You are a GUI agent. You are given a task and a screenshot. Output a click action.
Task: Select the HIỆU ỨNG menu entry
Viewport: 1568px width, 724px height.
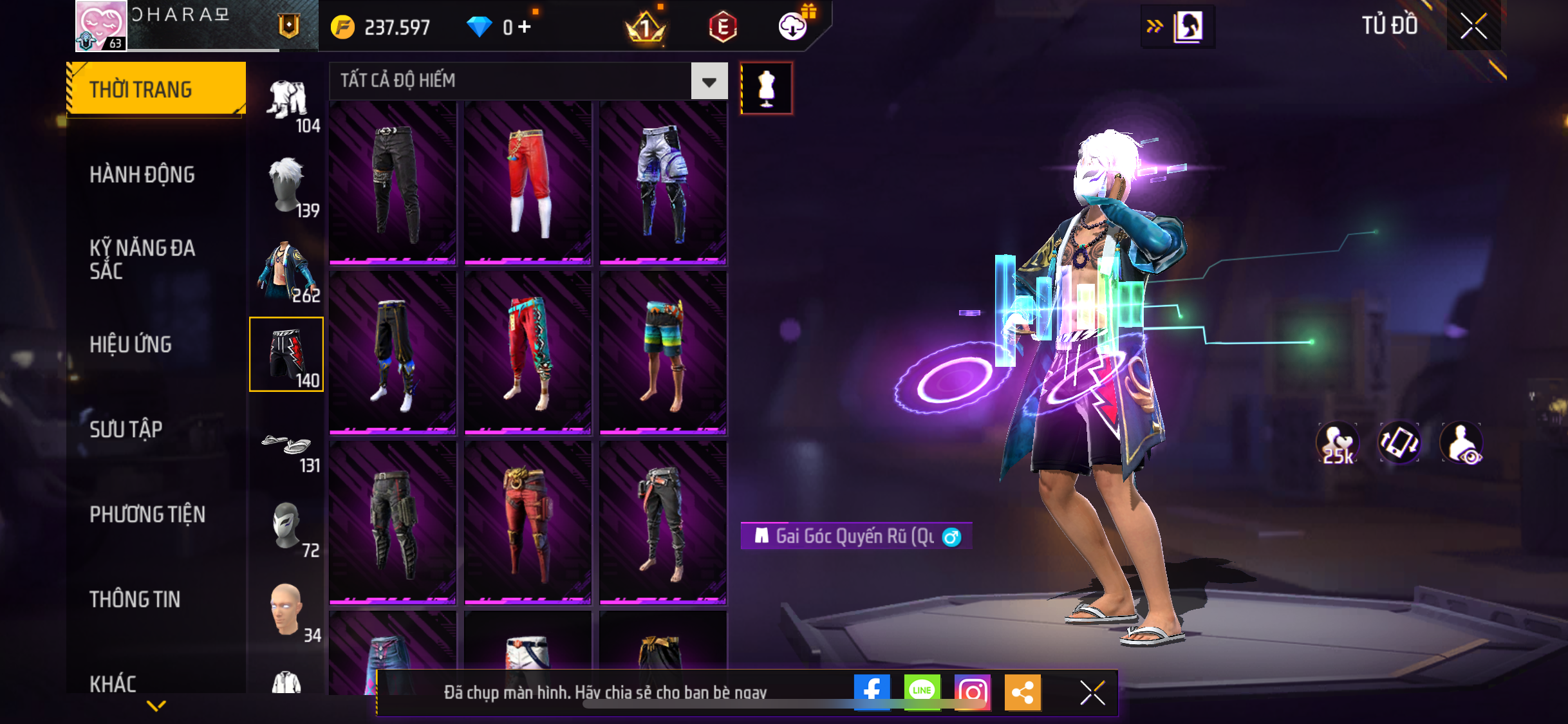point(131,344)
